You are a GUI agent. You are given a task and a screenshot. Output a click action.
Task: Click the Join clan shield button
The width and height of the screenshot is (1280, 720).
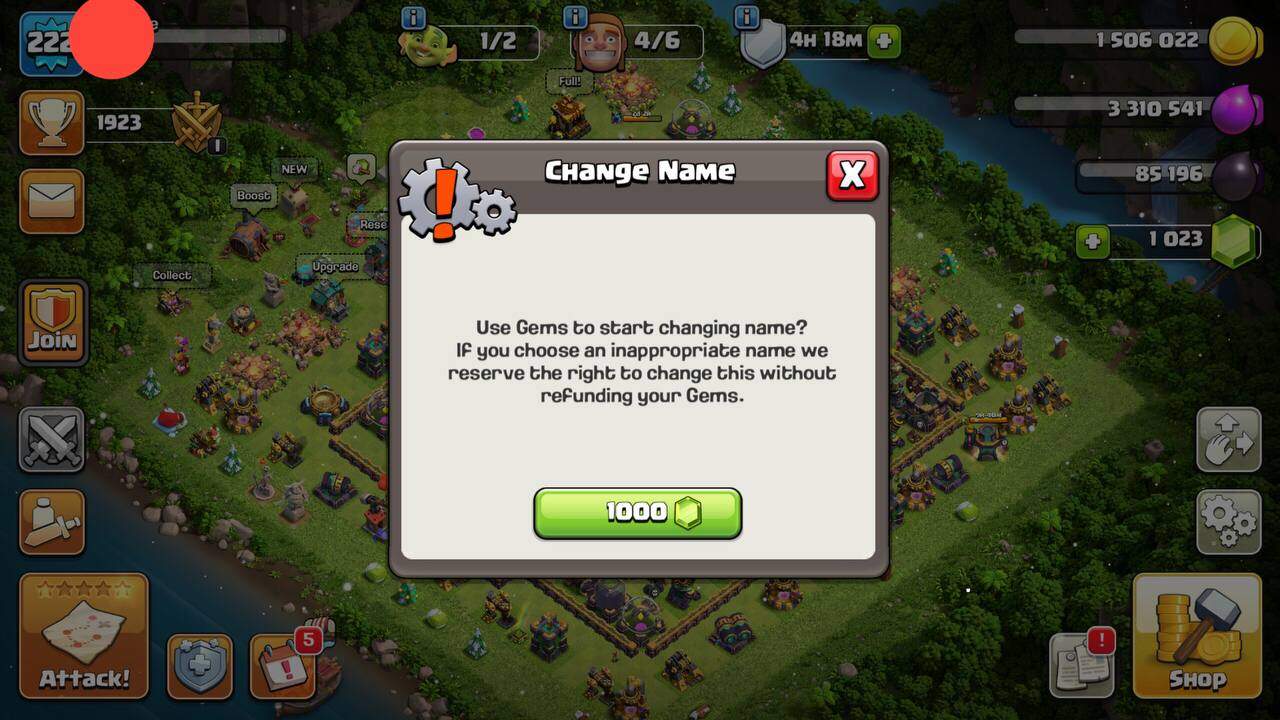click(52, 322)
